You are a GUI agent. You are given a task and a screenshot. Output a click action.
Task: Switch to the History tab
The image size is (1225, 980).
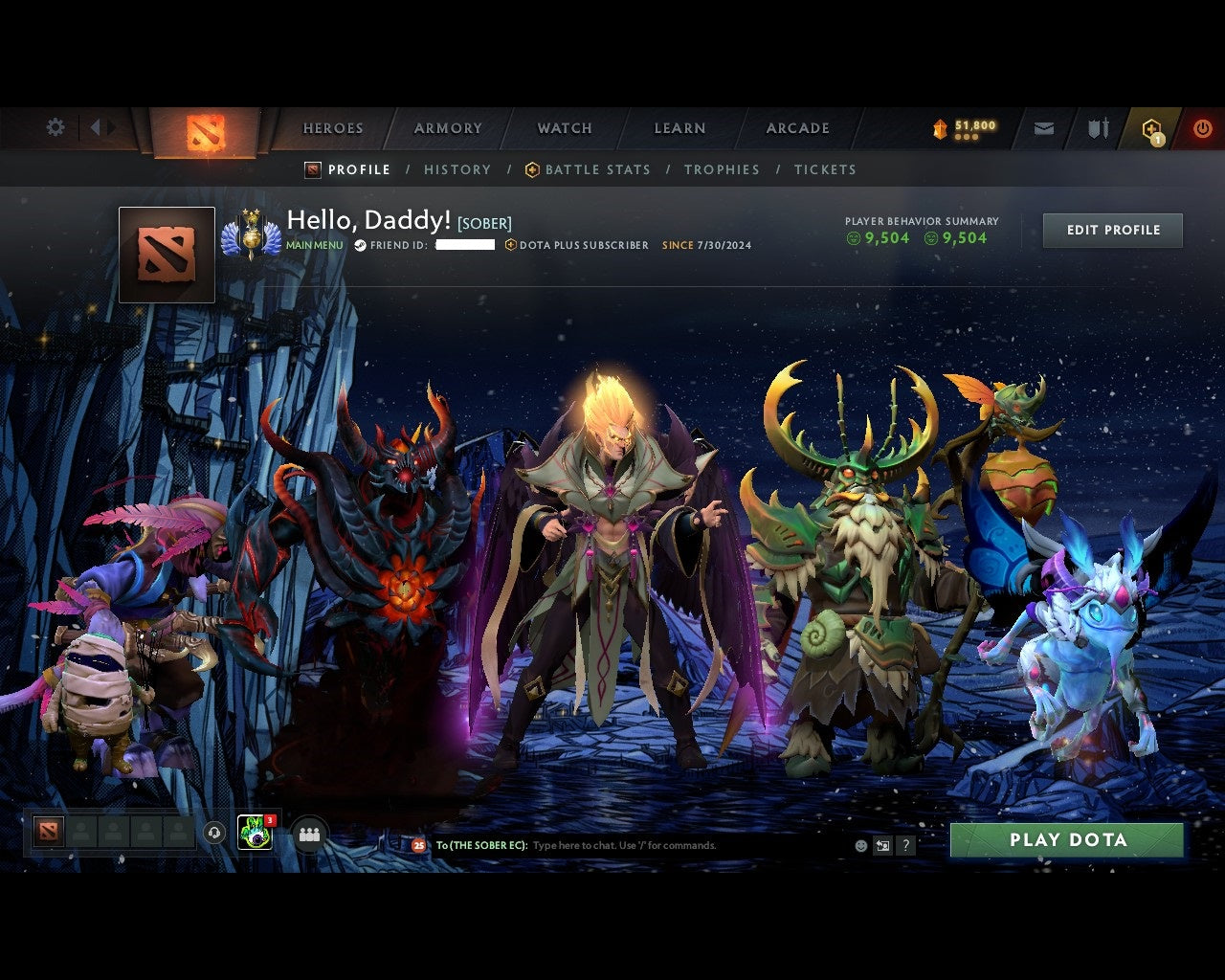point(457,169)
